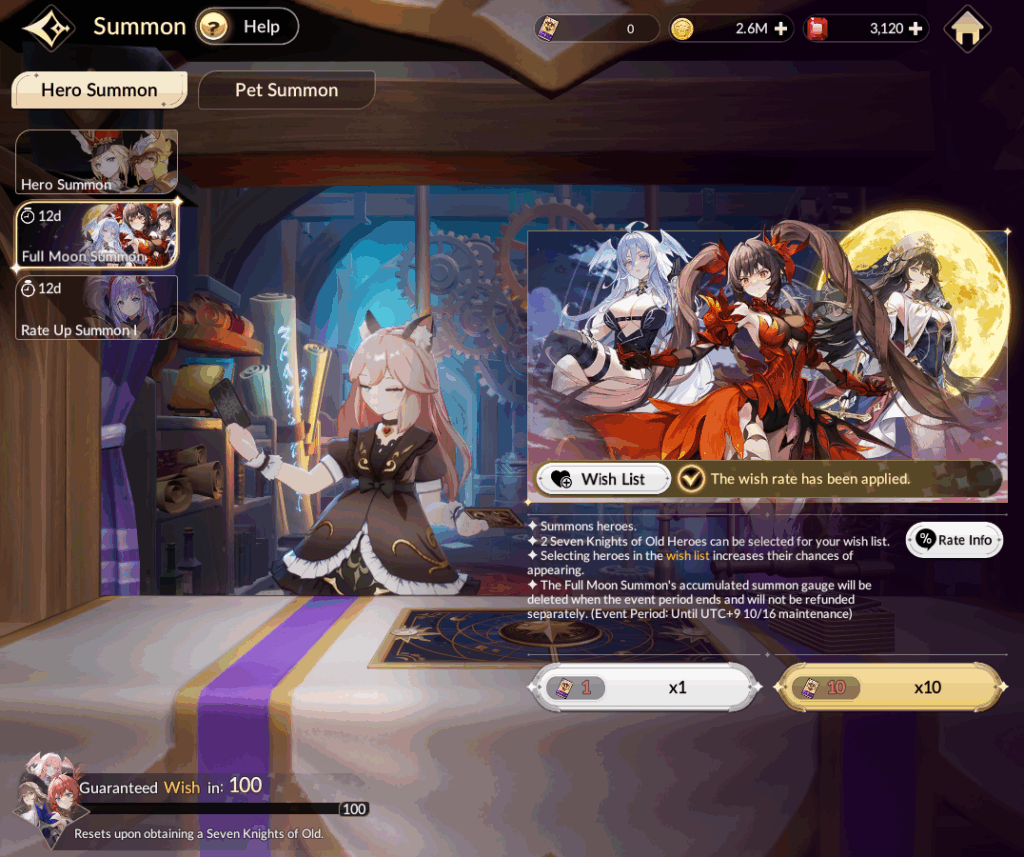The height and width of the screenshot is (857, 1024).
Task: Select the Full Moon Summon banner
Action: (x=96, y=235)
